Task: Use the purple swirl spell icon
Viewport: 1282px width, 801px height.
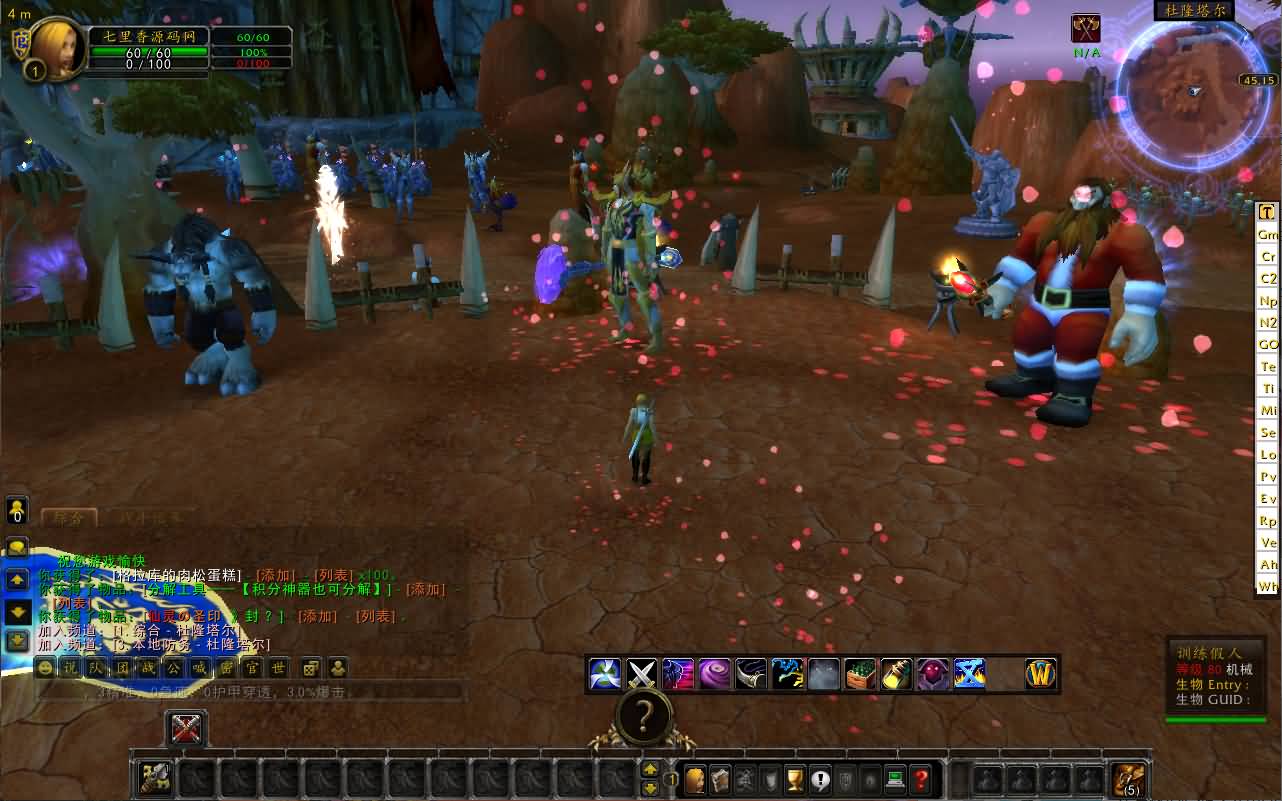Action: click(x=714, y=674)
